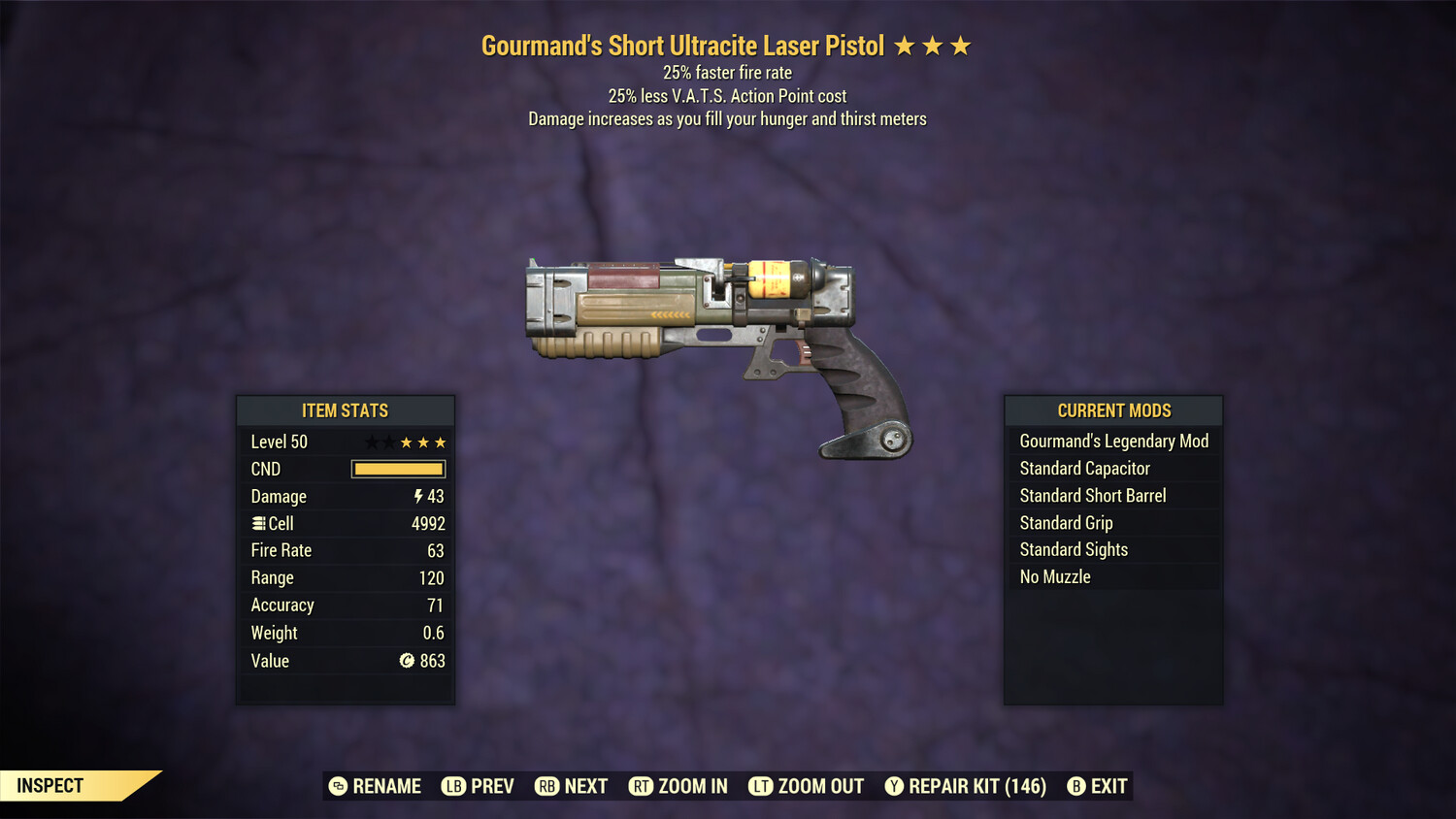Click the Item Stats panel header
Viewport: 1456px width, 819px height.
click(346, 410)
